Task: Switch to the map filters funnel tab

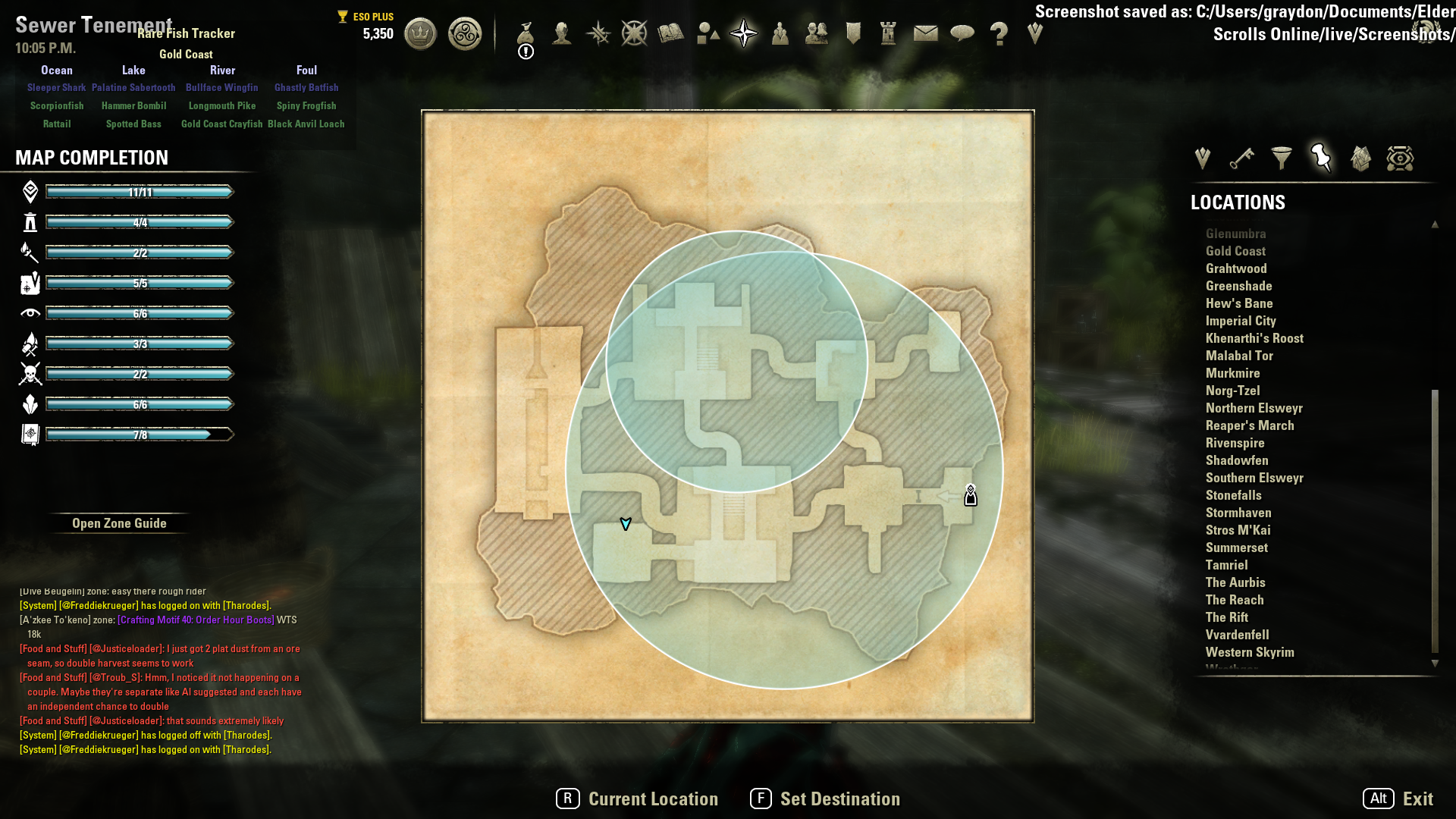Action: pos(1282,158)
